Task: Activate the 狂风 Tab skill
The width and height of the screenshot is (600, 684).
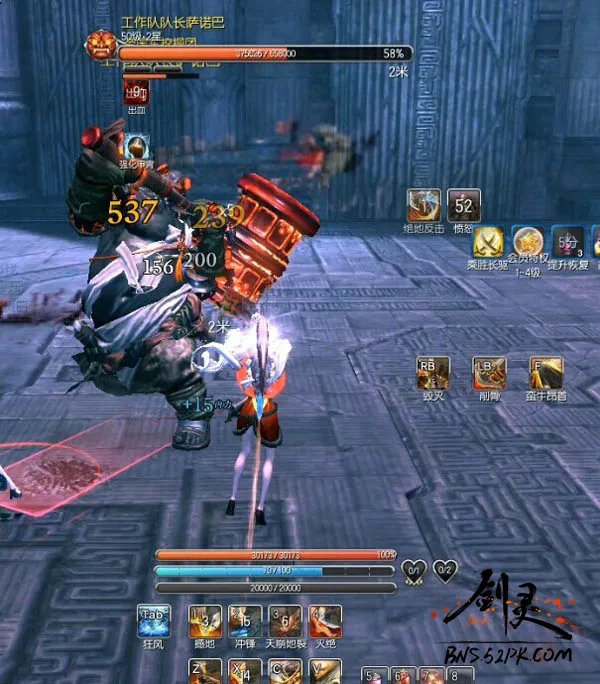Action: (x=153, y=620)
